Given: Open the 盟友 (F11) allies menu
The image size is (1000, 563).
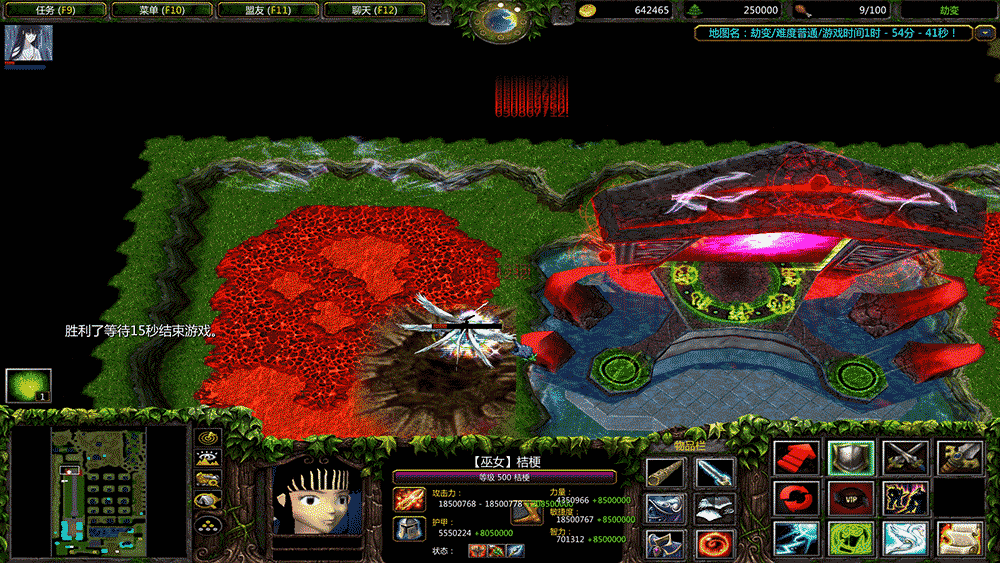Looking at the screenshot, I should click(267, 10).
